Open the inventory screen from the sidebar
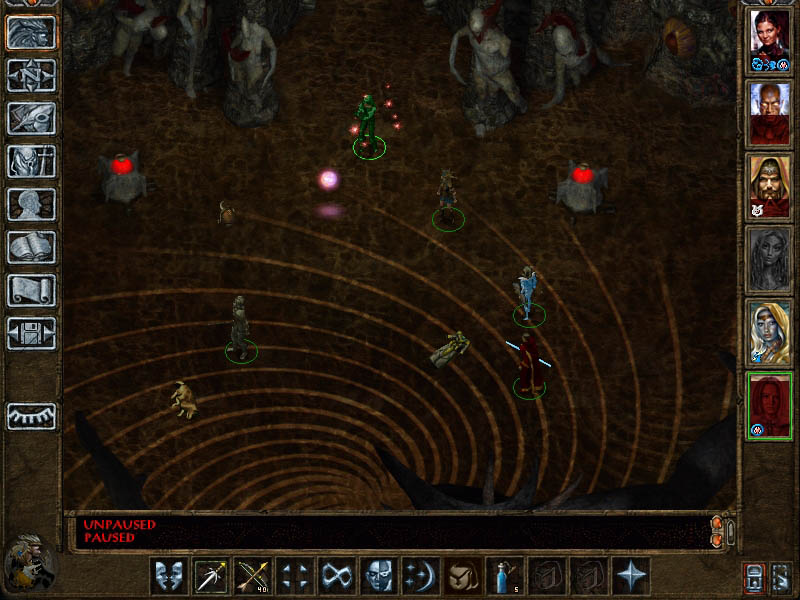The image size is (800, 600). (31, 161)
